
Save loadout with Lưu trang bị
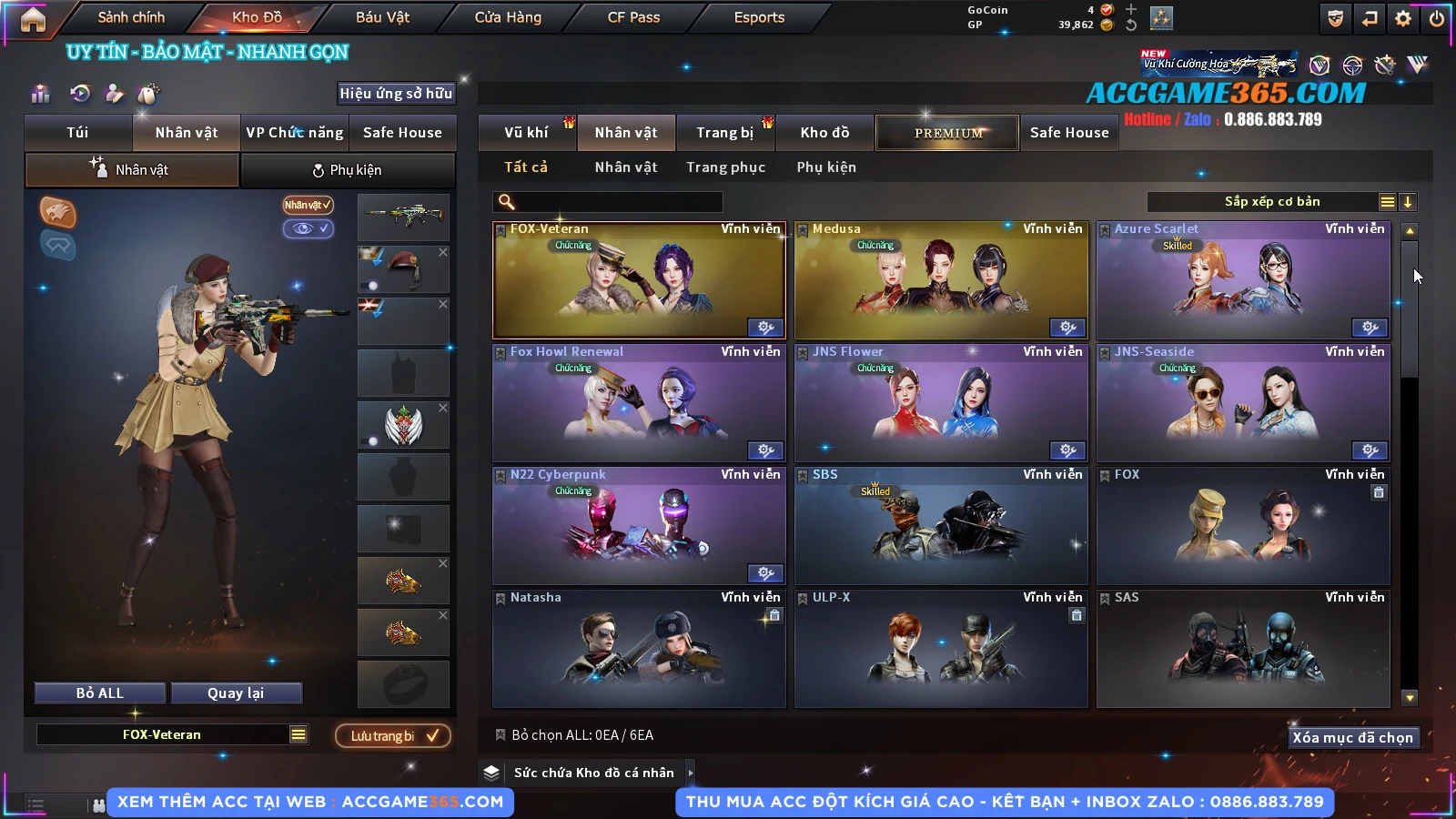coord(393,736)
